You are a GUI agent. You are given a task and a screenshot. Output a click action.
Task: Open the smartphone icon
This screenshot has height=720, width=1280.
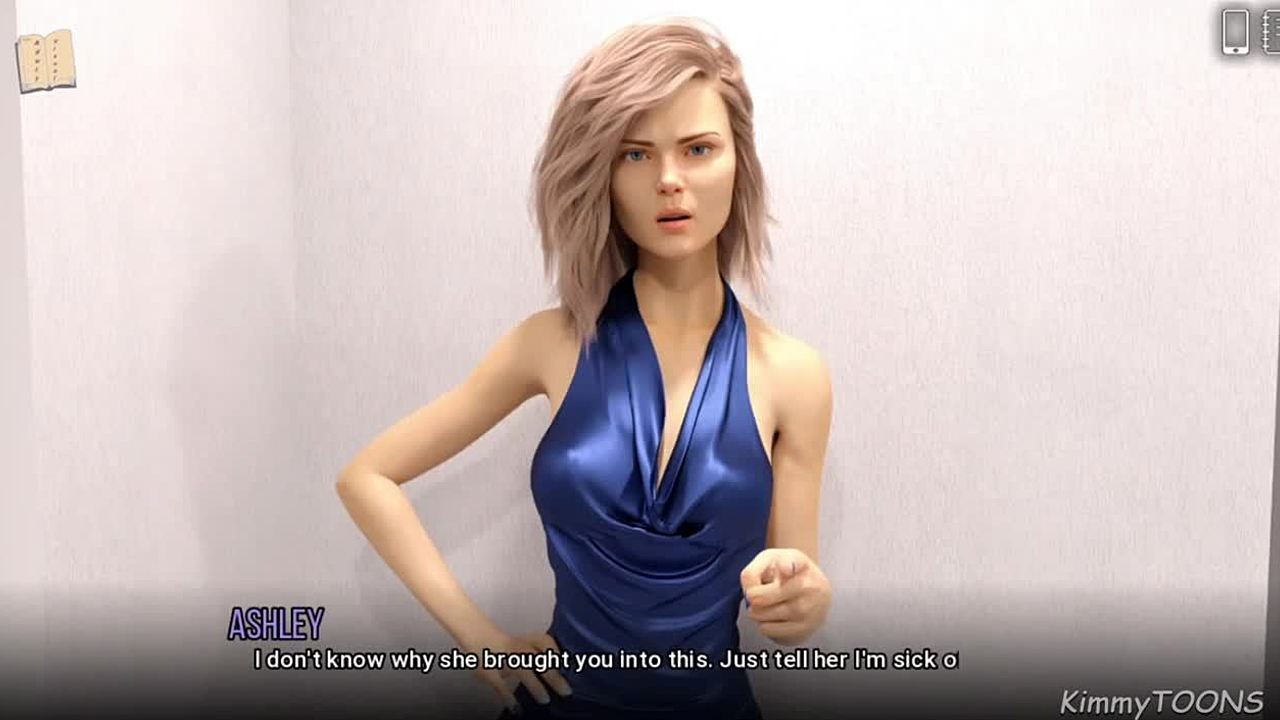(x=1236, y=31)
